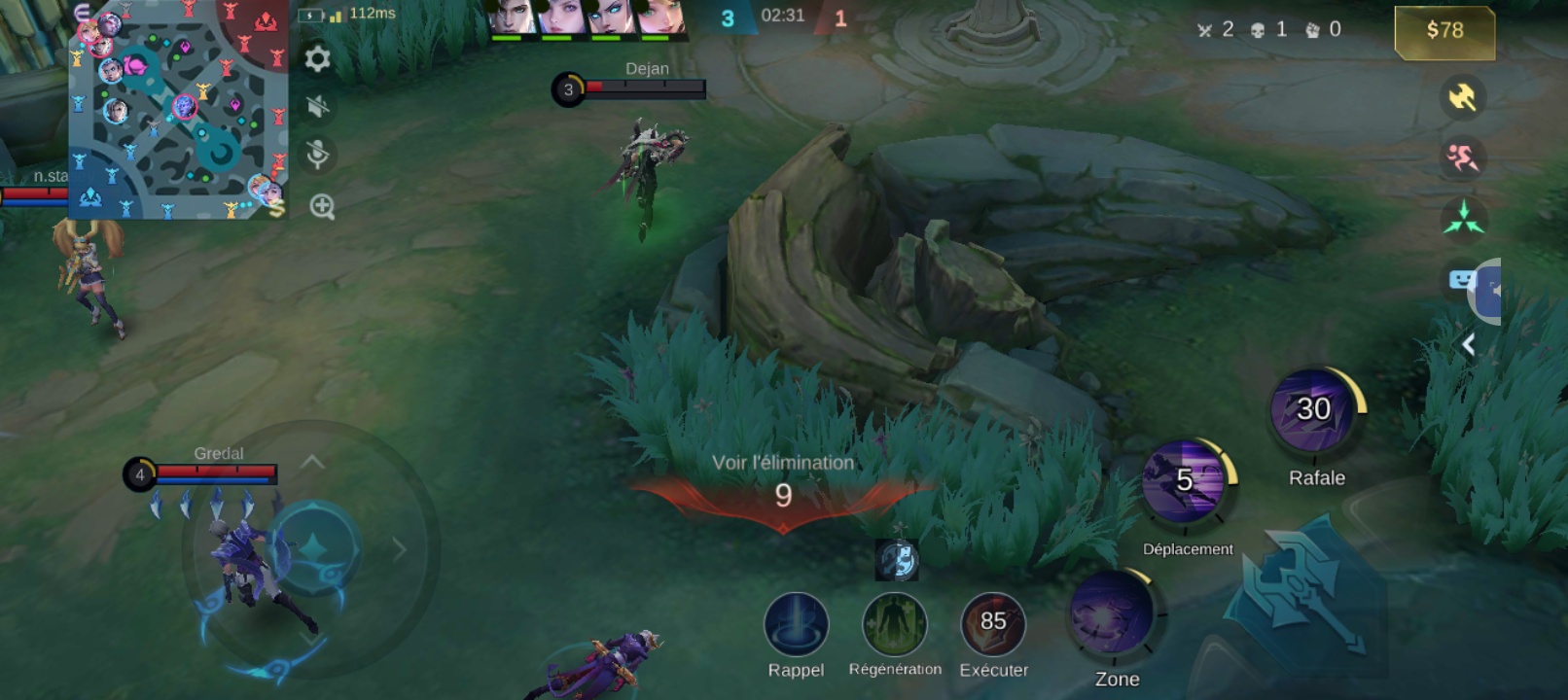The width and height of the screenshot is (1568, 700).
Task: Send the gather signal with green arrows icon
Action: pos(1463,217)
